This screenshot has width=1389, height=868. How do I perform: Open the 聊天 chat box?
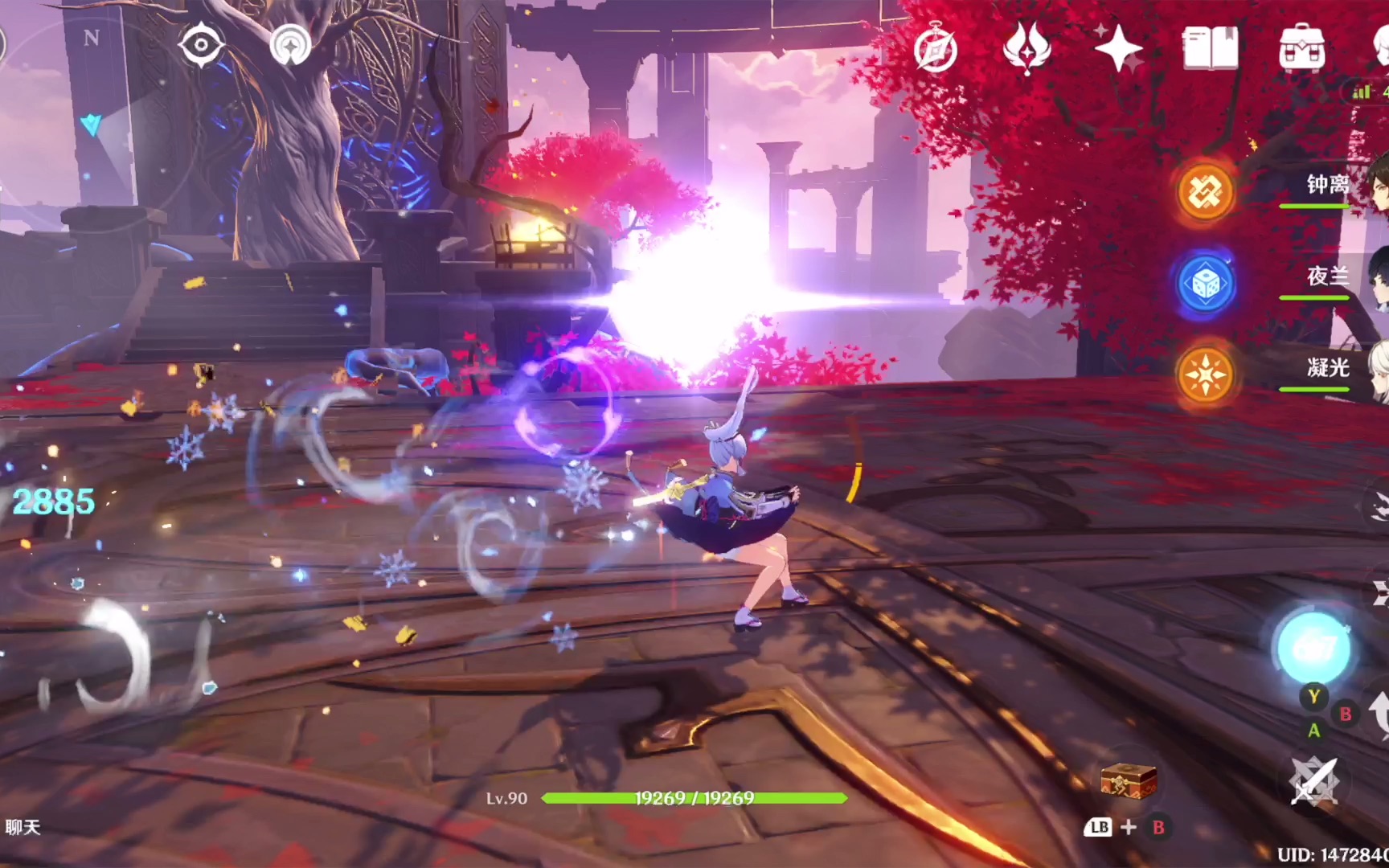(x=23, y=827)
